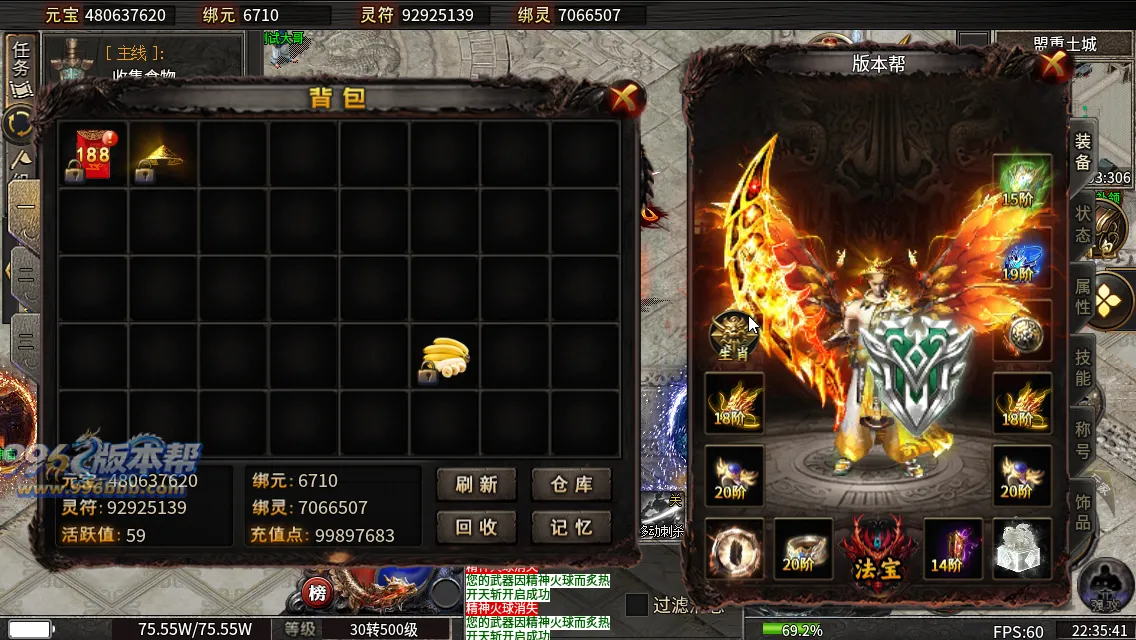Select the 装备 equipment tab
The width and height of the screenshot is (1136, 640).
tap(1083, 152)
